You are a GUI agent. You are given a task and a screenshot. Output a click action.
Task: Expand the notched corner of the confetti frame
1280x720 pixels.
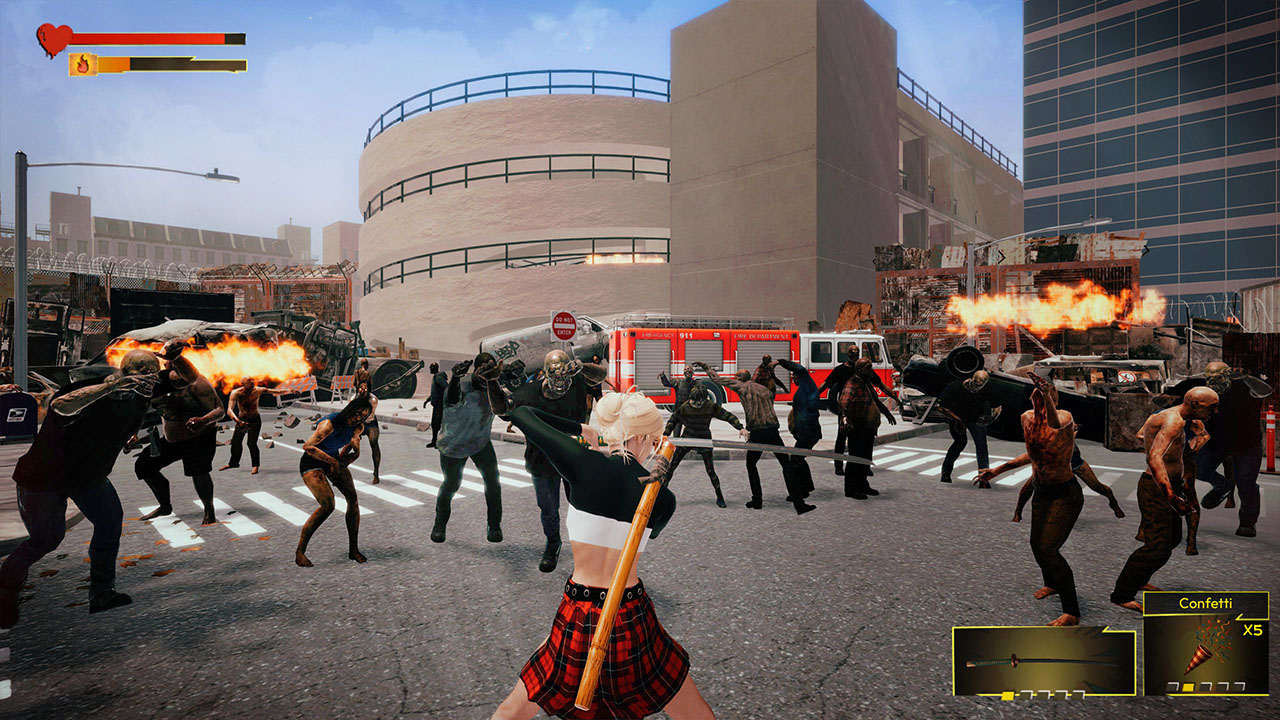click(x=1241, y=618)
